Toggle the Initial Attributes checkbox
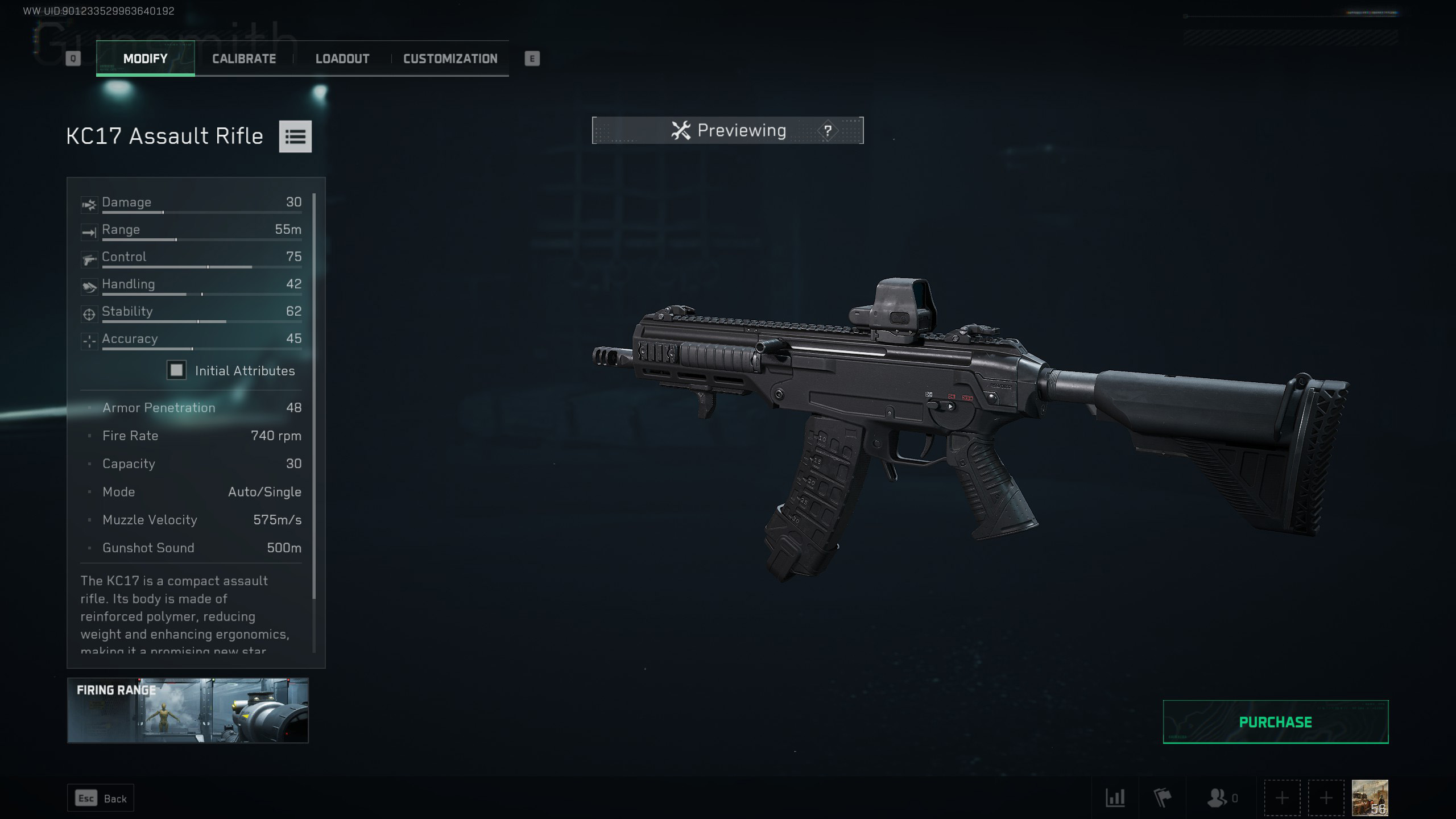Screen dimensions: 1456x819 click(176, 371)
